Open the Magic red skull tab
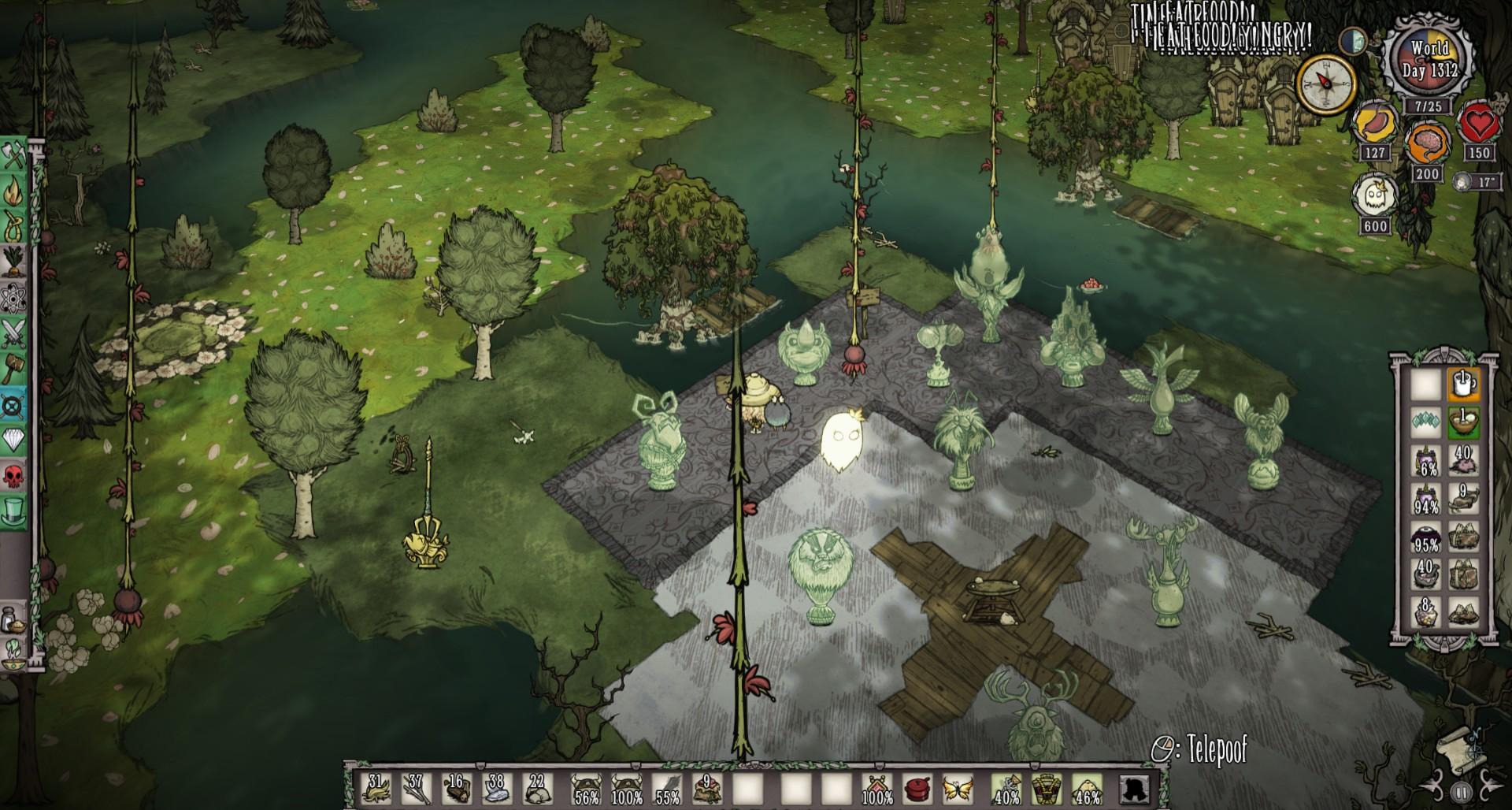Screen dimensions: 1512x810 click(x=14, y=474)
